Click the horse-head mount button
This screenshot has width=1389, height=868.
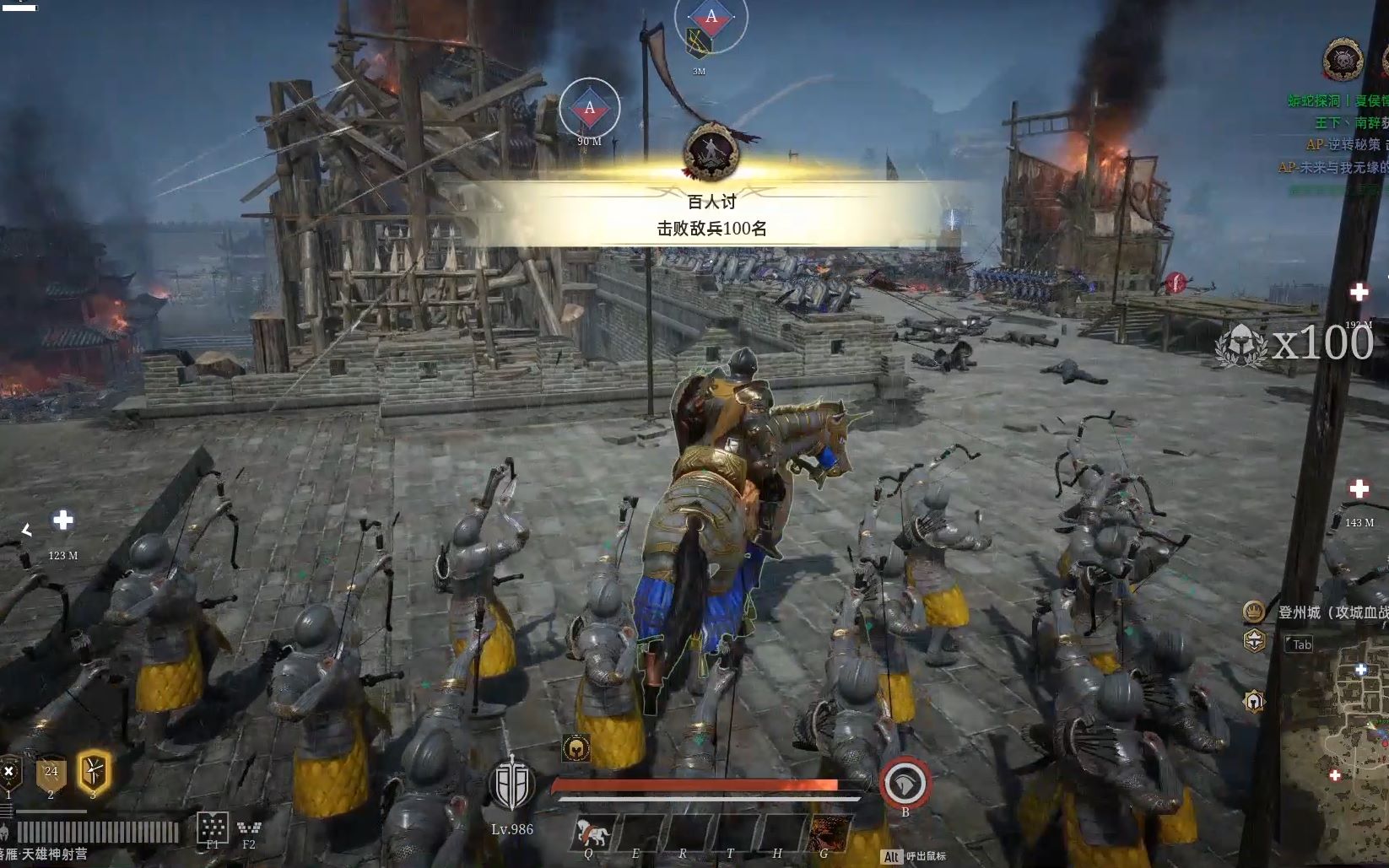(905, 784)
